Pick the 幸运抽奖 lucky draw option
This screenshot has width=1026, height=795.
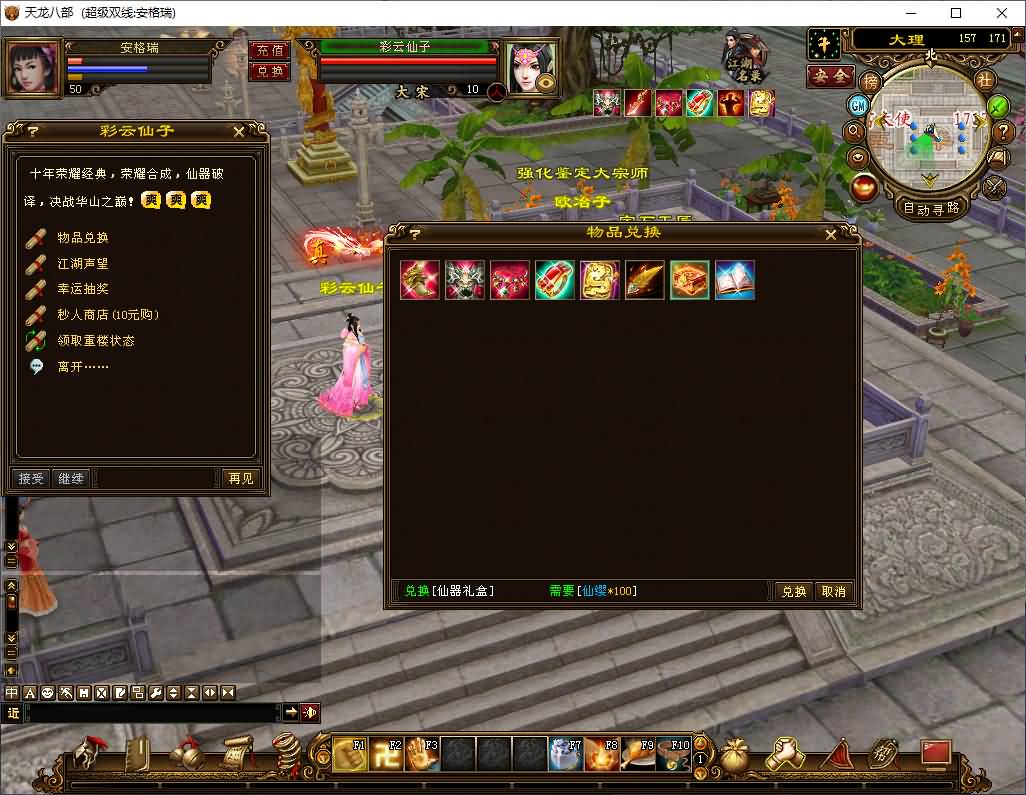[x=82, y=289]
